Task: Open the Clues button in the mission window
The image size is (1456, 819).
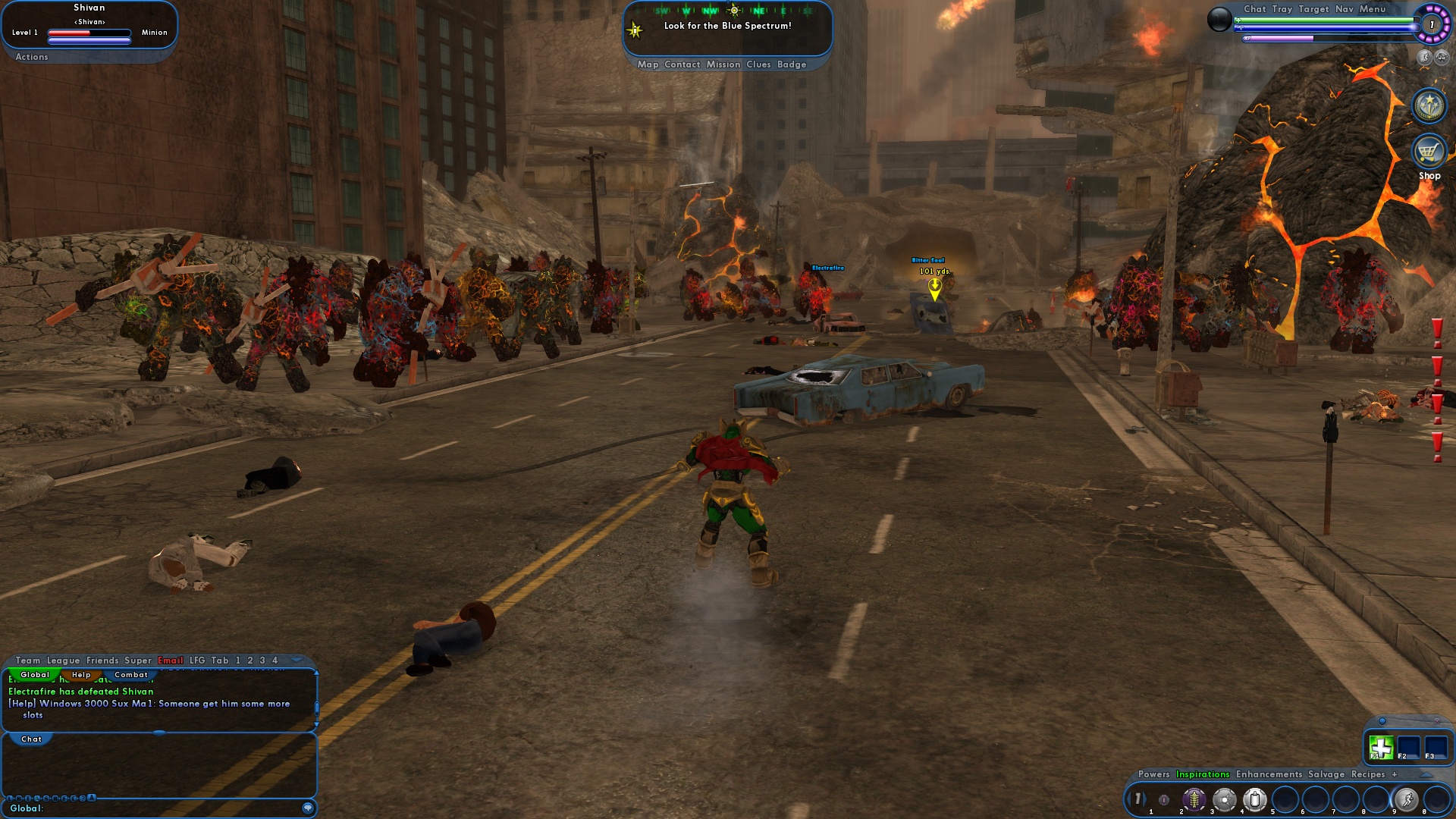Action: coord(759,64)
